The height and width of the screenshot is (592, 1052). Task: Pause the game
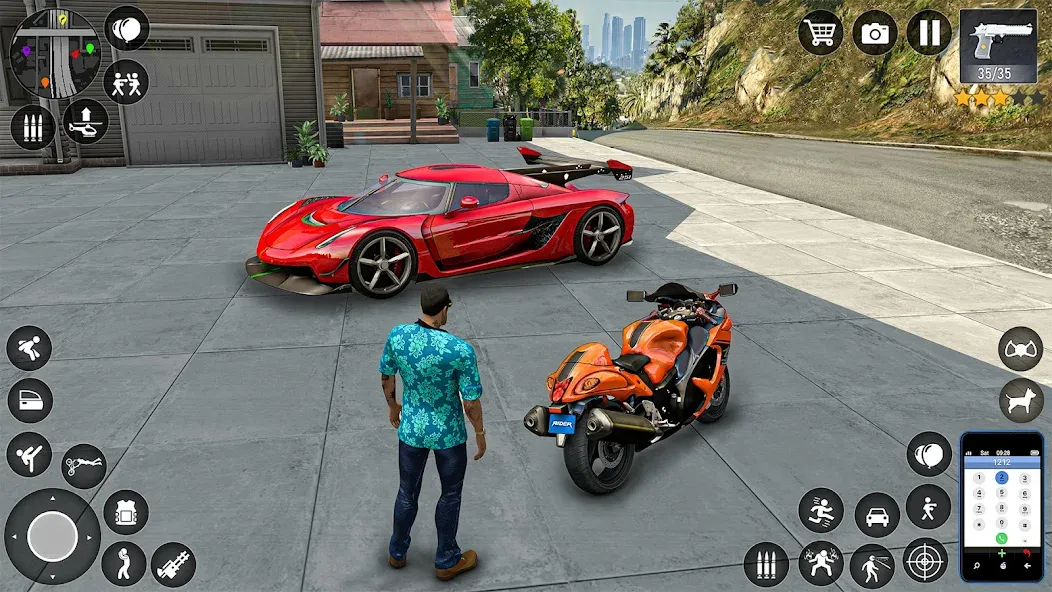929,32
